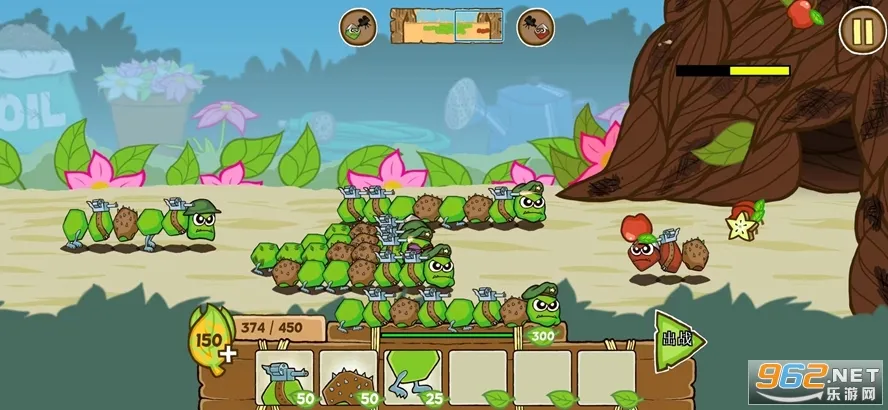Pause the game

860,30
